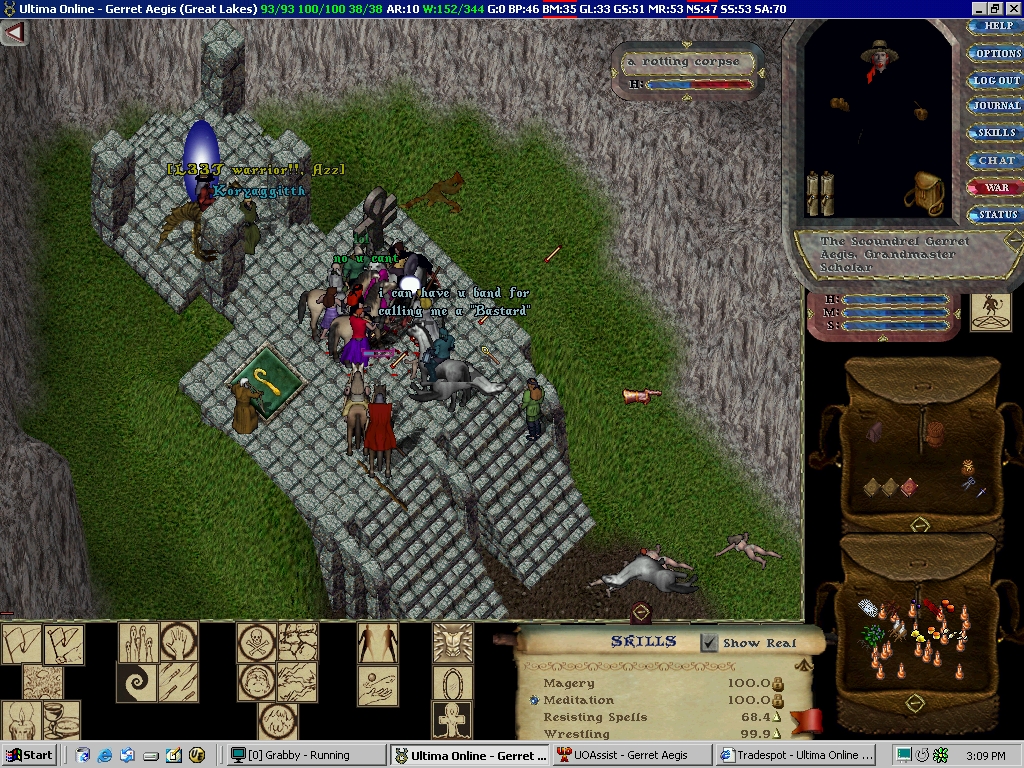Activate the spiral spell icon
The width and height of the screenshot is (1024, 768).
[138, 683]
